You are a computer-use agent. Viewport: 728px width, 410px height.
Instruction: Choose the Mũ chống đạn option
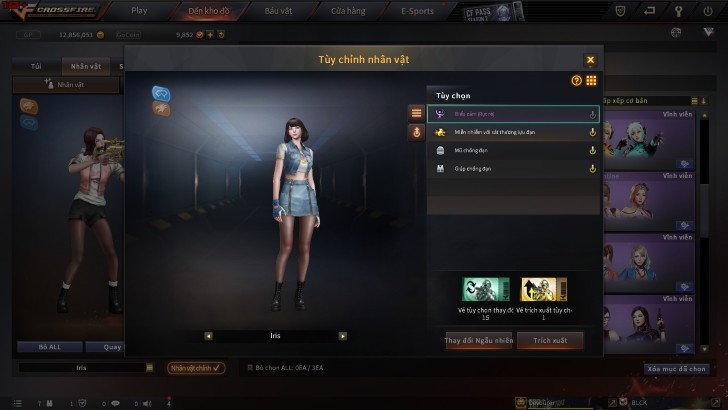tap(512, 150)
